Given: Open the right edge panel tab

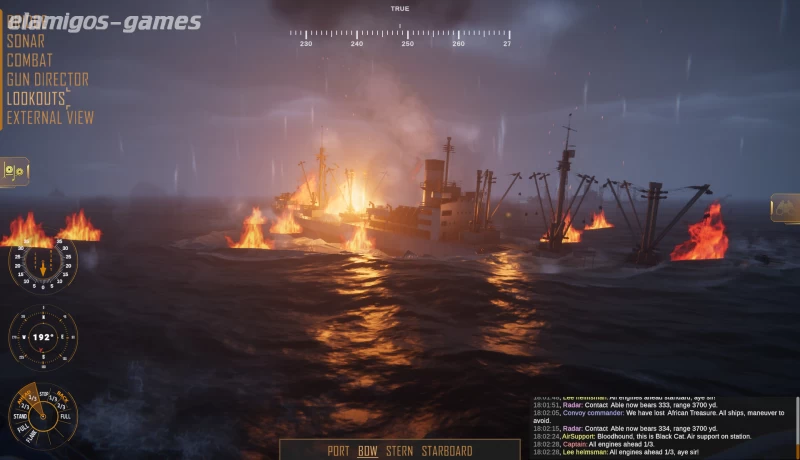Looking at the screenshot, I should click(786, 208).
